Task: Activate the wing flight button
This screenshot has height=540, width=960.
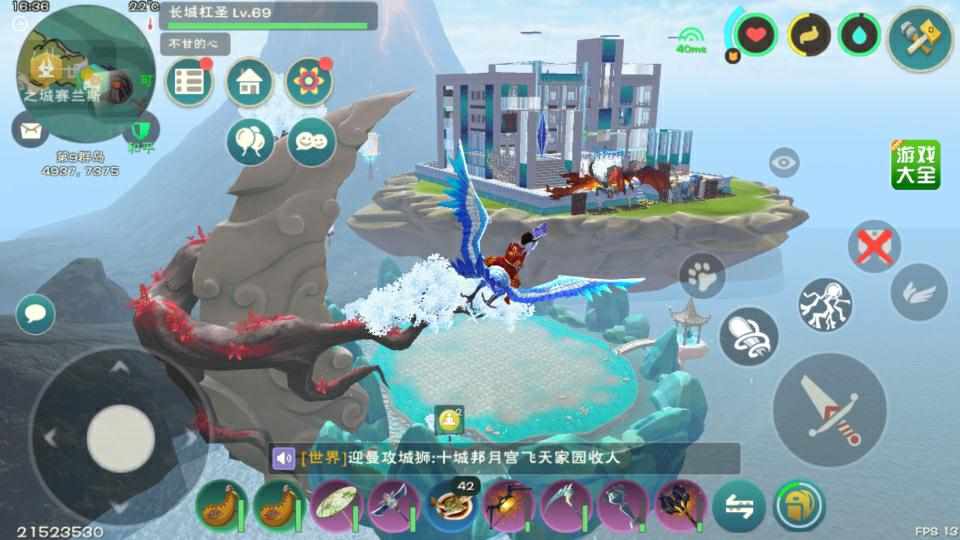Action: click(x=918, y=292)
